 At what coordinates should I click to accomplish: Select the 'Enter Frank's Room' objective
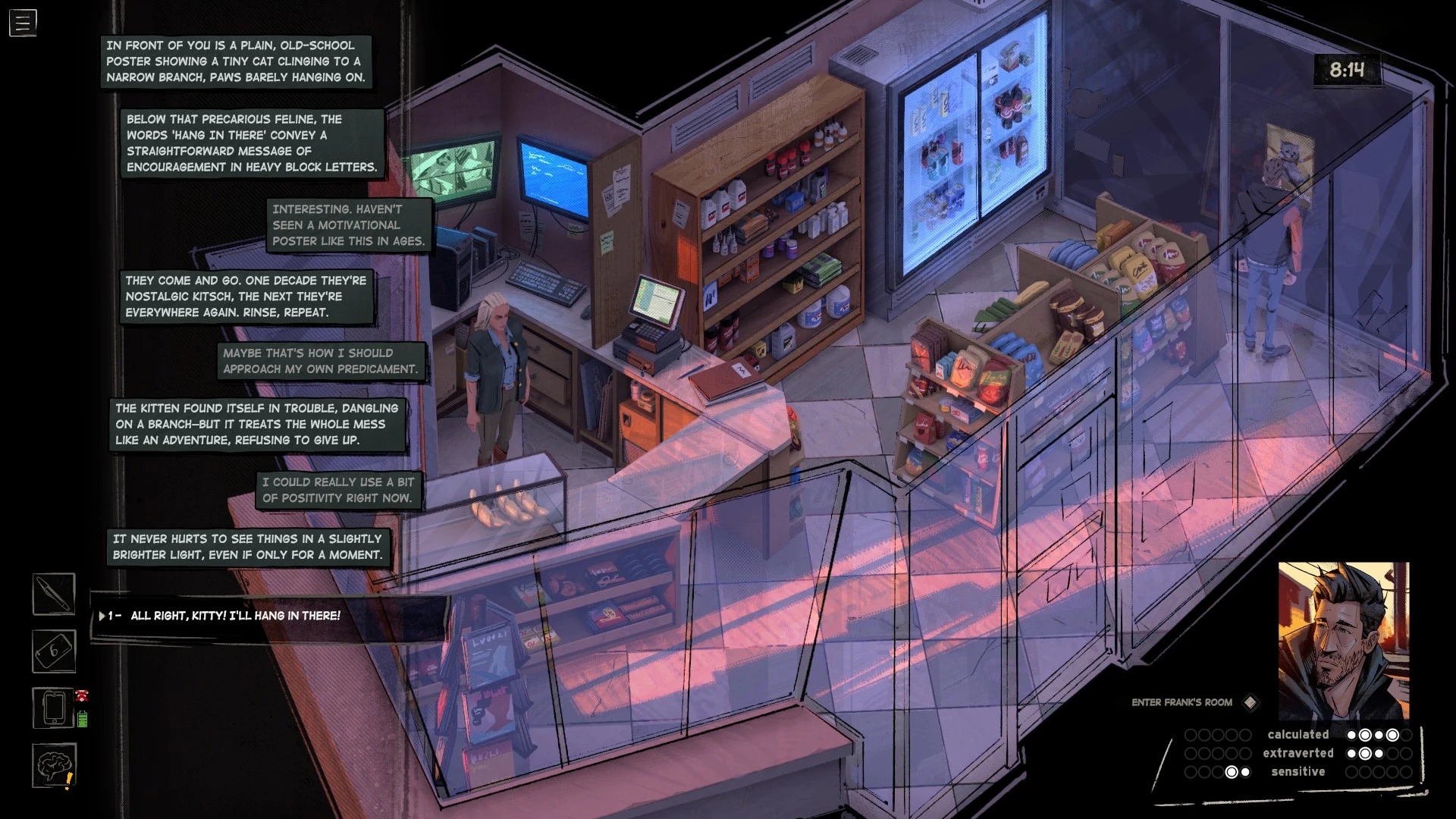[1182, 702]
